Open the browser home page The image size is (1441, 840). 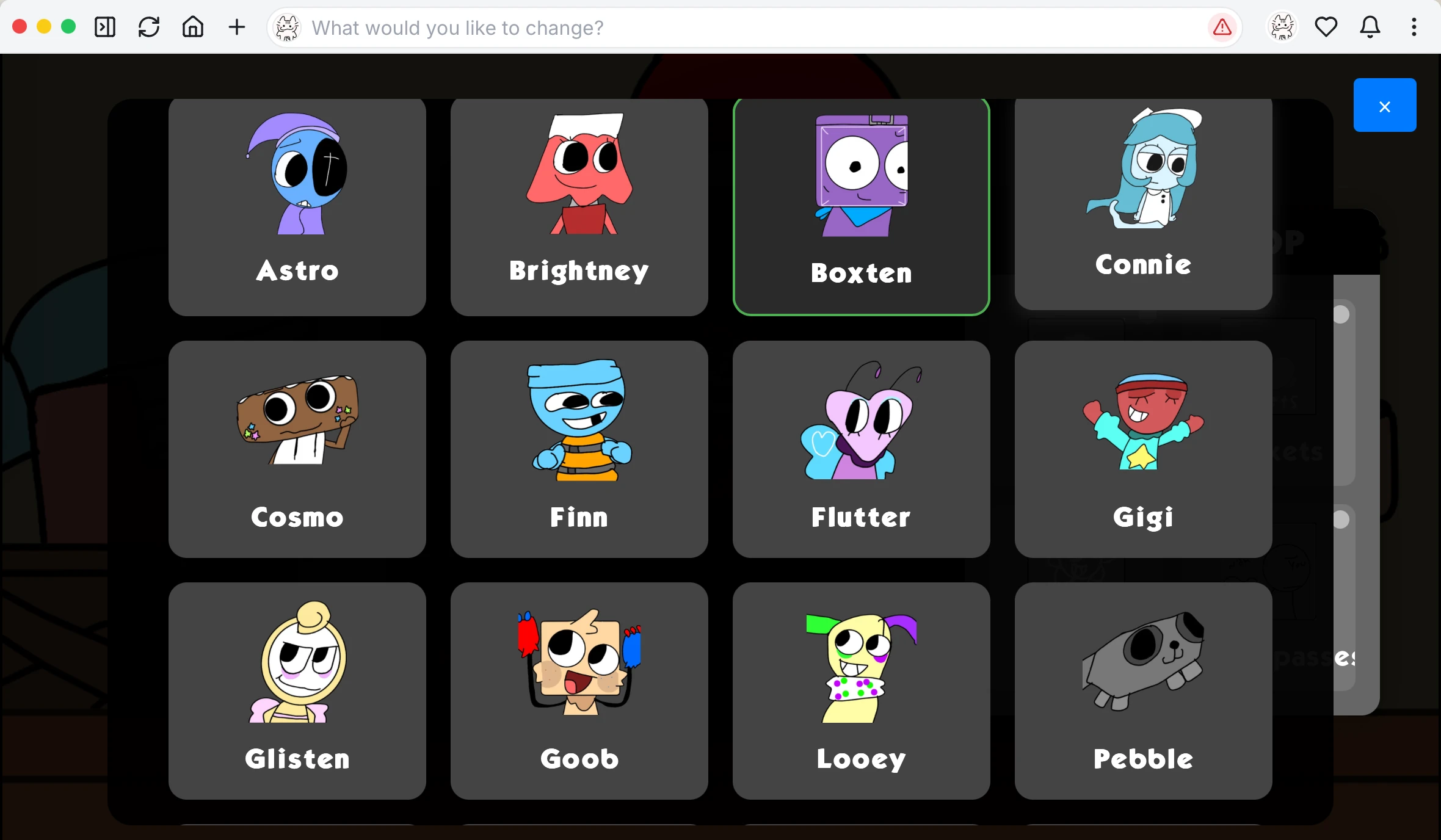(192, 27)
